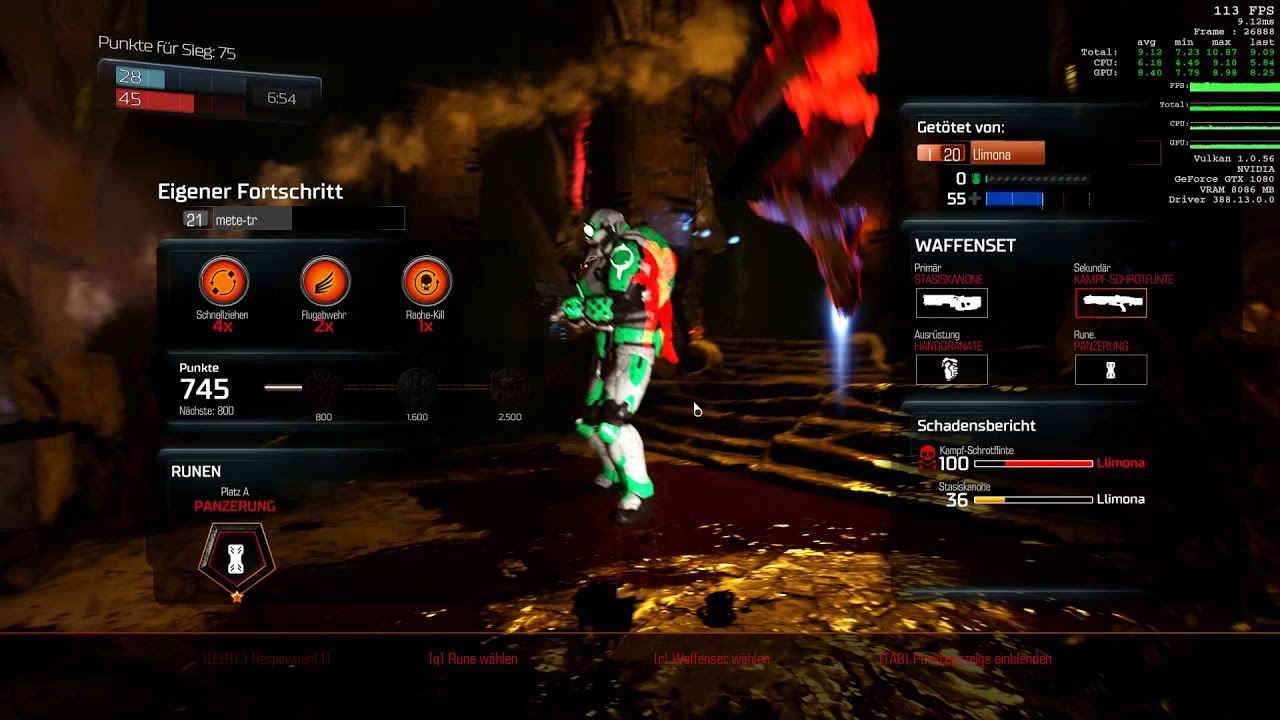Click the Rache-Kill medal icon

pos(426,281)
